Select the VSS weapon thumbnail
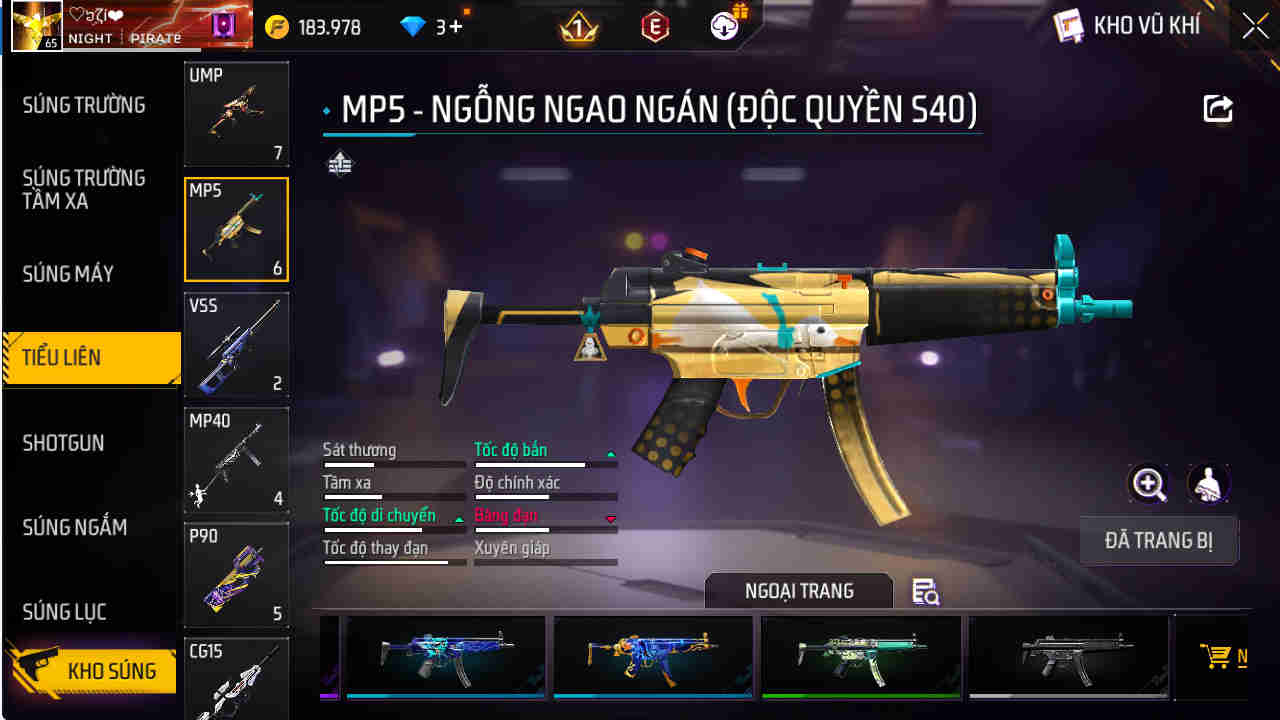The image size is (1280, 720). coord(236,345)
